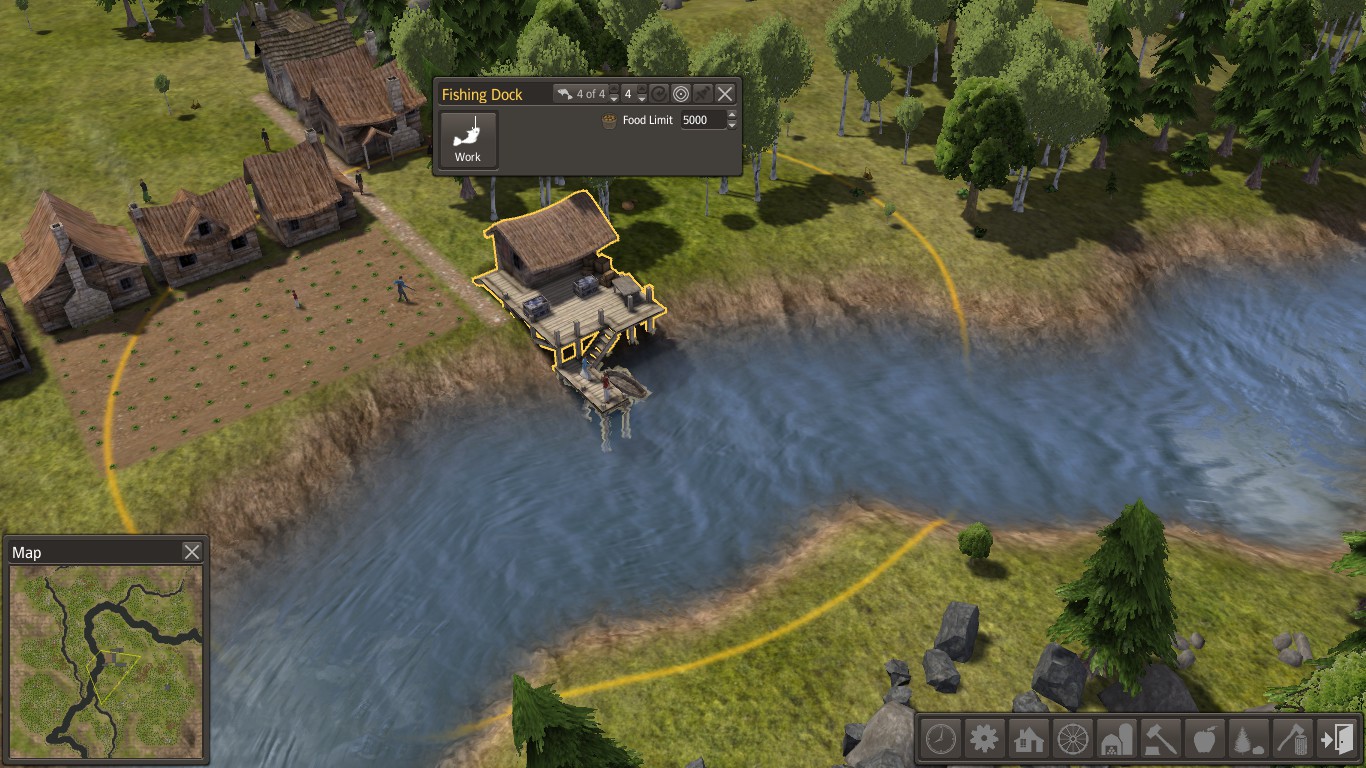Open the house building menu
This screenshot has height=768, width=1366.
(x=1028, y=740)
